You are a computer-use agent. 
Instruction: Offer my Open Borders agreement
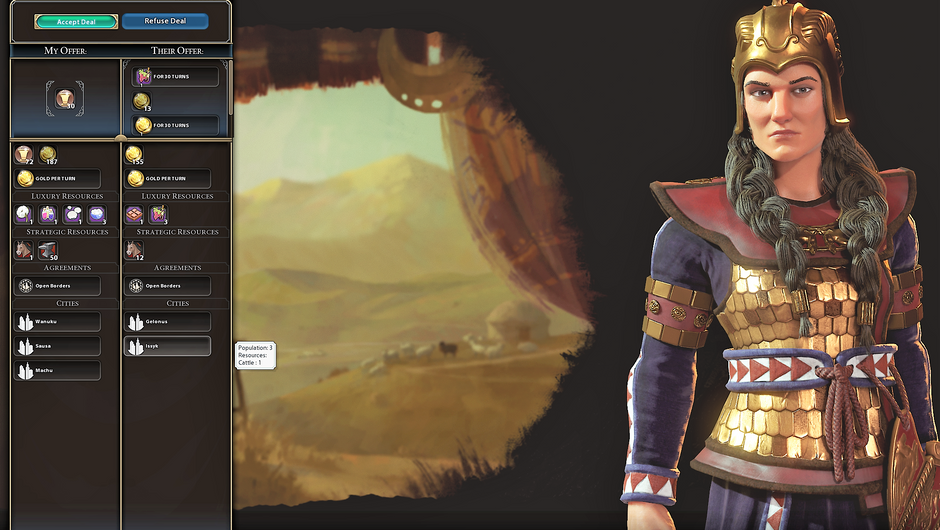pos(57,286)
